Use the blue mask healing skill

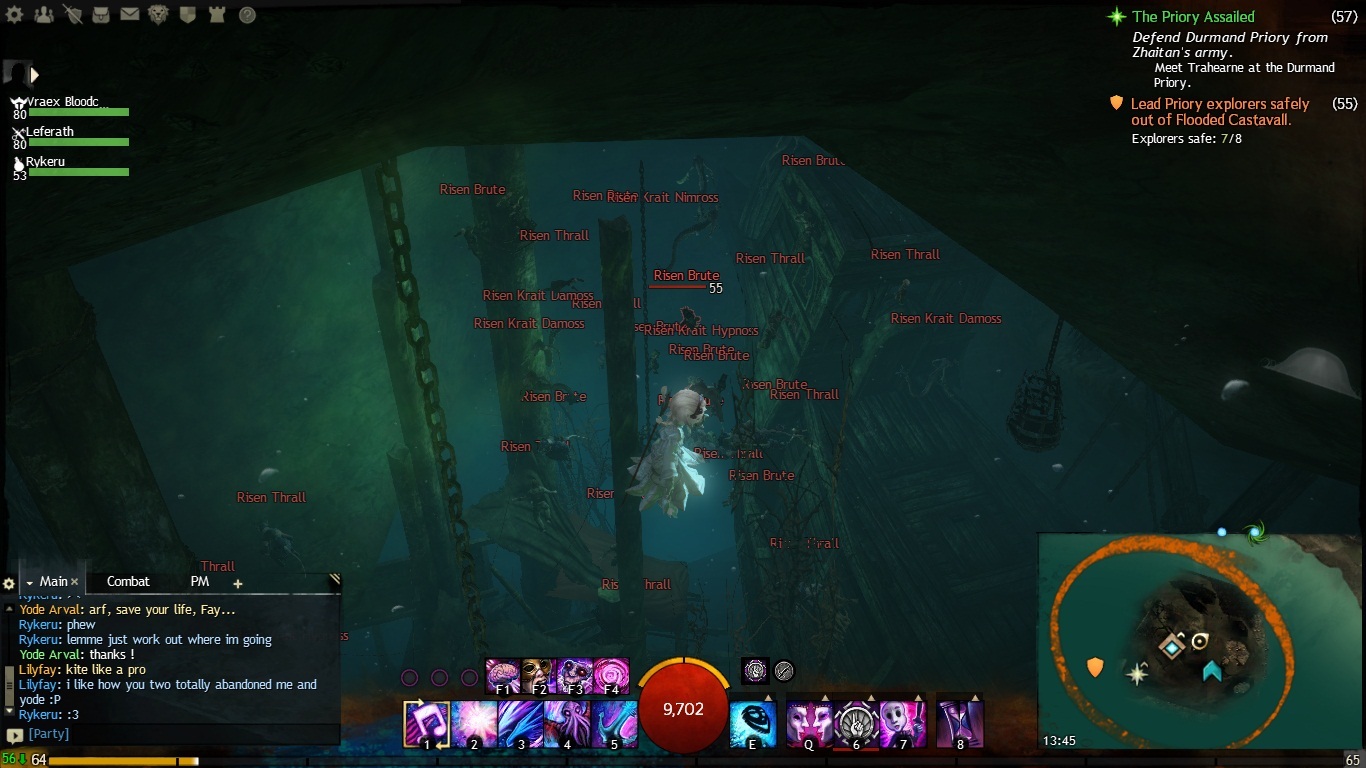pyautogui.click(x=753, y=723)
